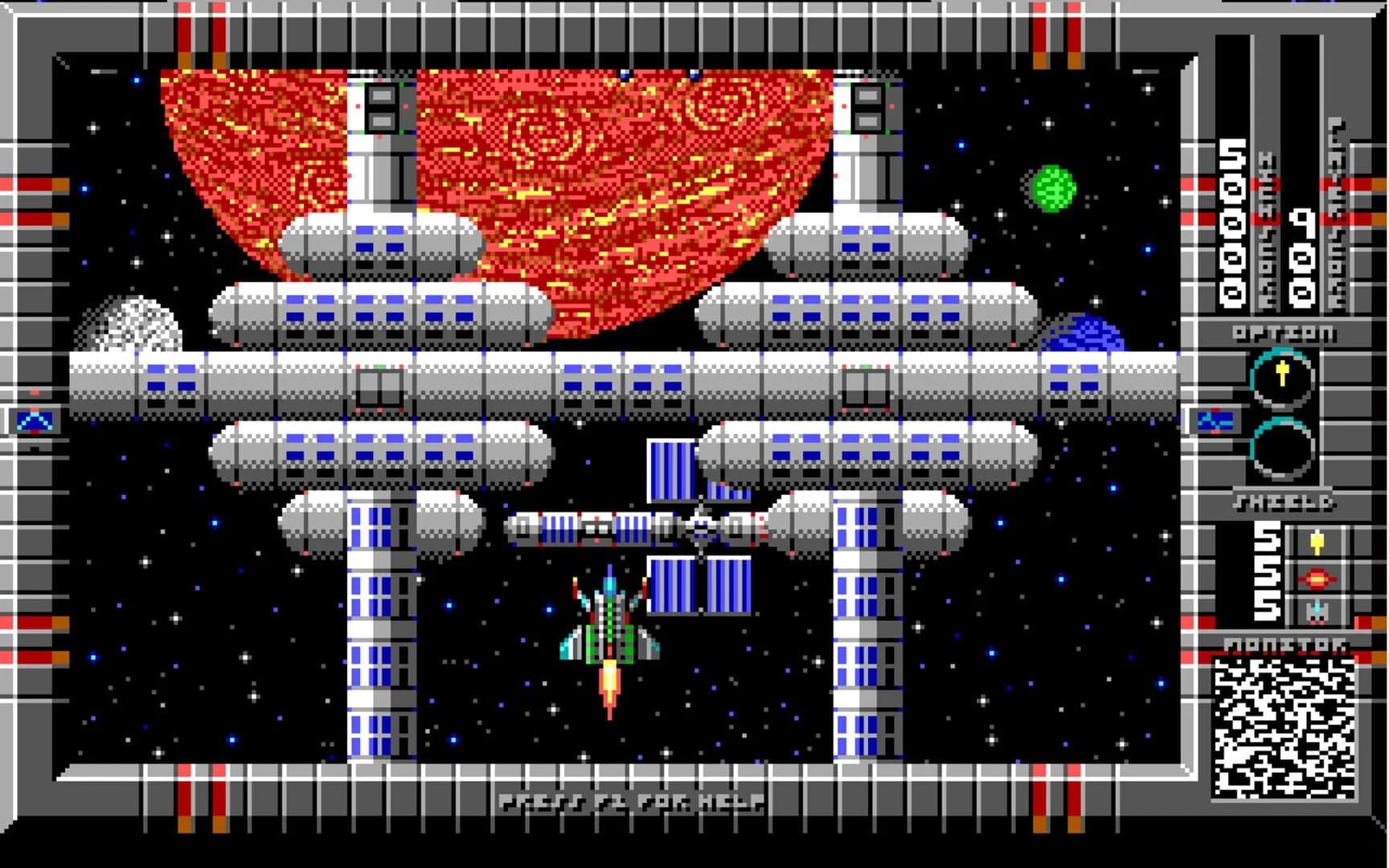Click the static noise MONITOR display
1389x868 pixels.
pos(1286,727)
